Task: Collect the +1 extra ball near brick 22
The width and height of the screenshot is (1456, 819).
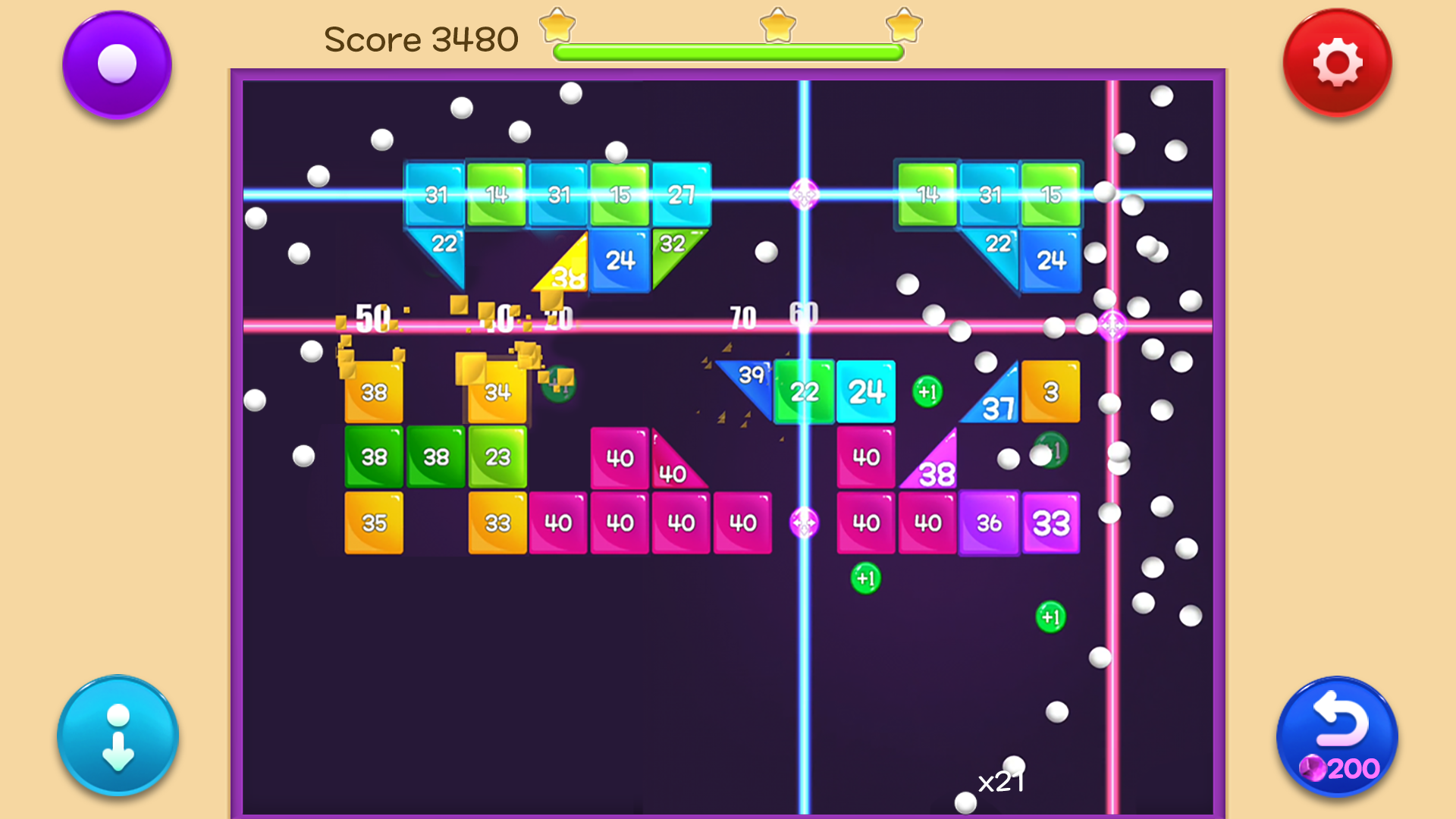Action: [927, 391]
